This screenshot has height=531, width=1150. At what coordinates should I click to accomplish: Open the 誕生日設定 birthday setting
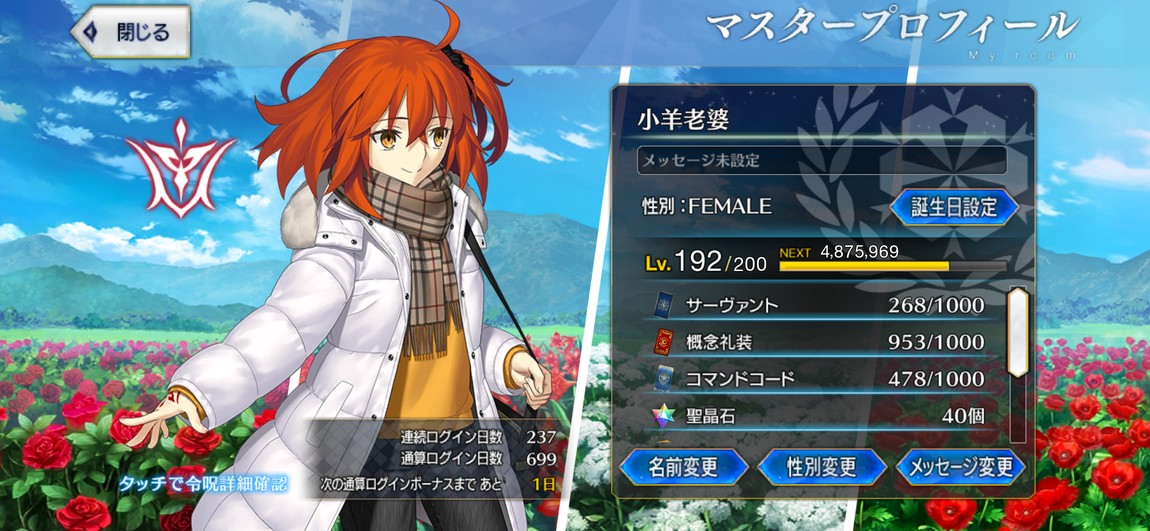point(954,207)
